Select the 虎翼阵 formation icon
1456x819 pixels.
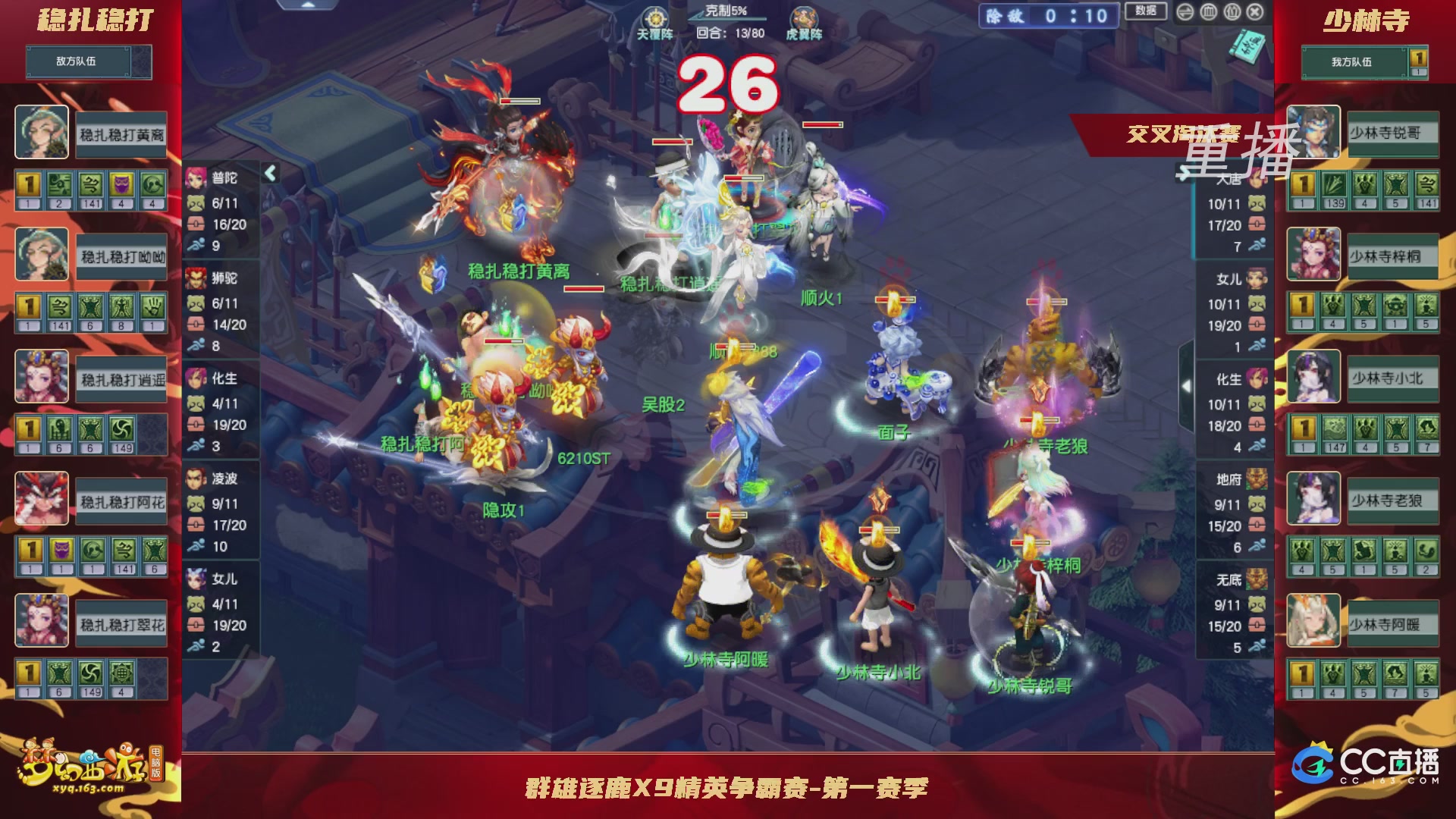[x=804, y=17]
